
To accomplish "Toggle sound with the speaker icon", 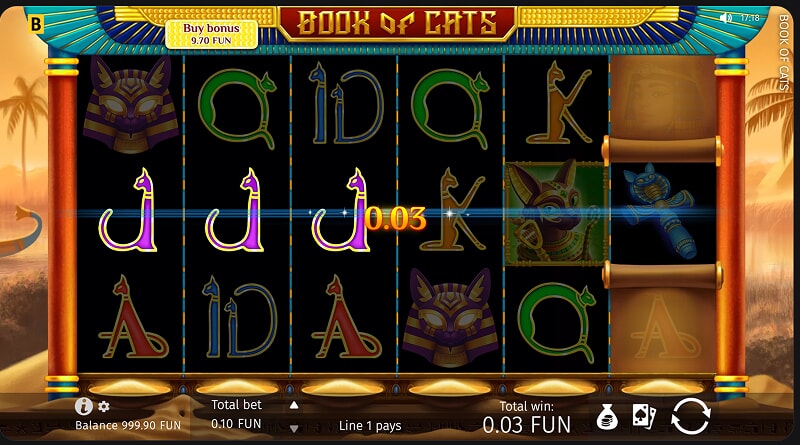I will (x=725, y=18).
